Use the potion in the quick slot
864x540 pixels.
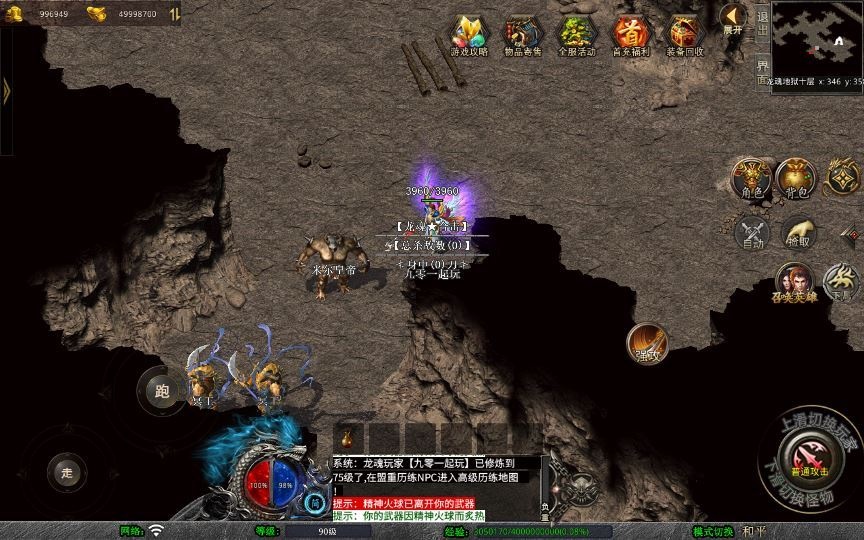coord(349,438)
